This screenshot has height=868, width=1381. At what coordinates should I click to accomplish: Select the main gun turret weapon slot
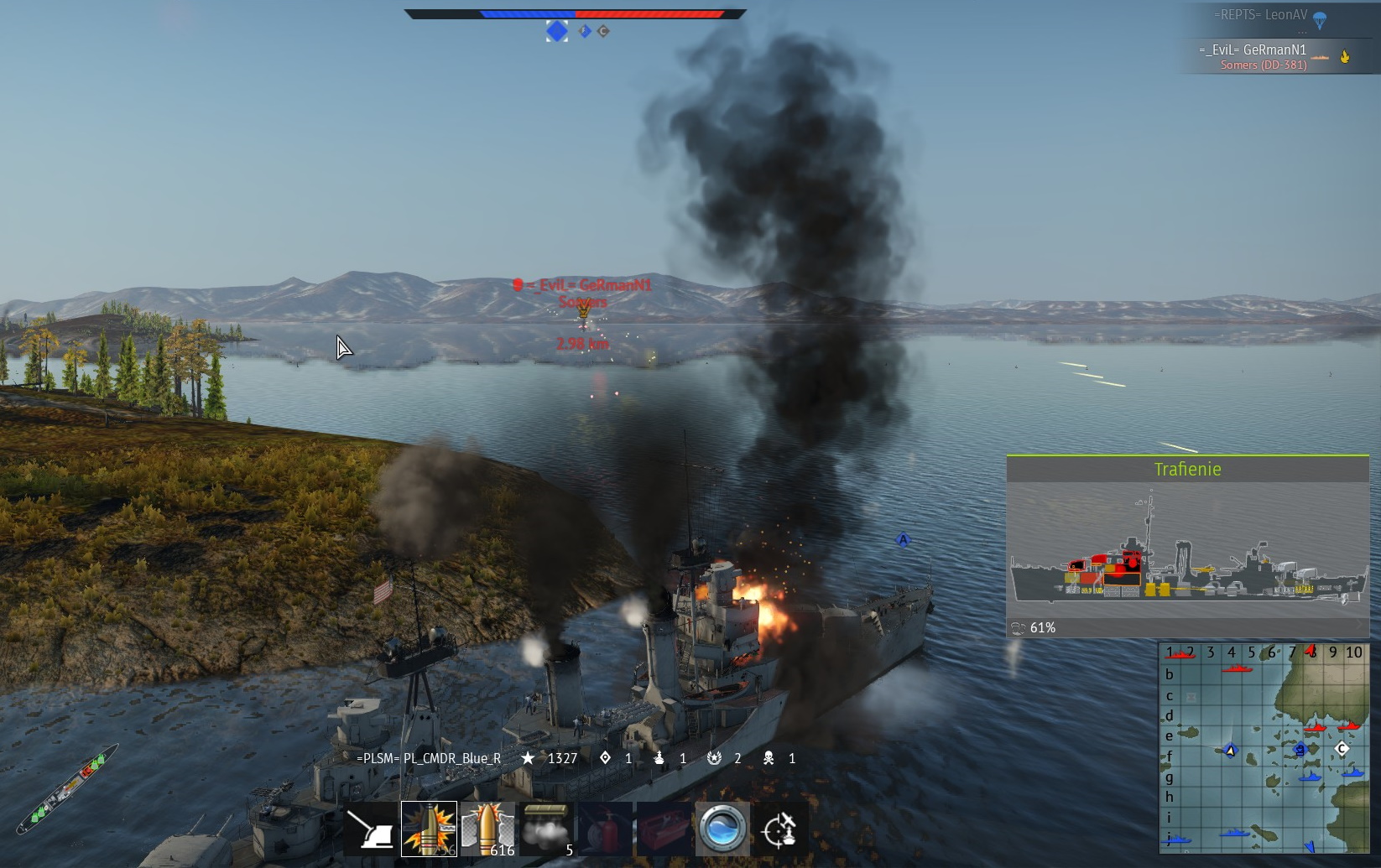click(x=371, y=829)
